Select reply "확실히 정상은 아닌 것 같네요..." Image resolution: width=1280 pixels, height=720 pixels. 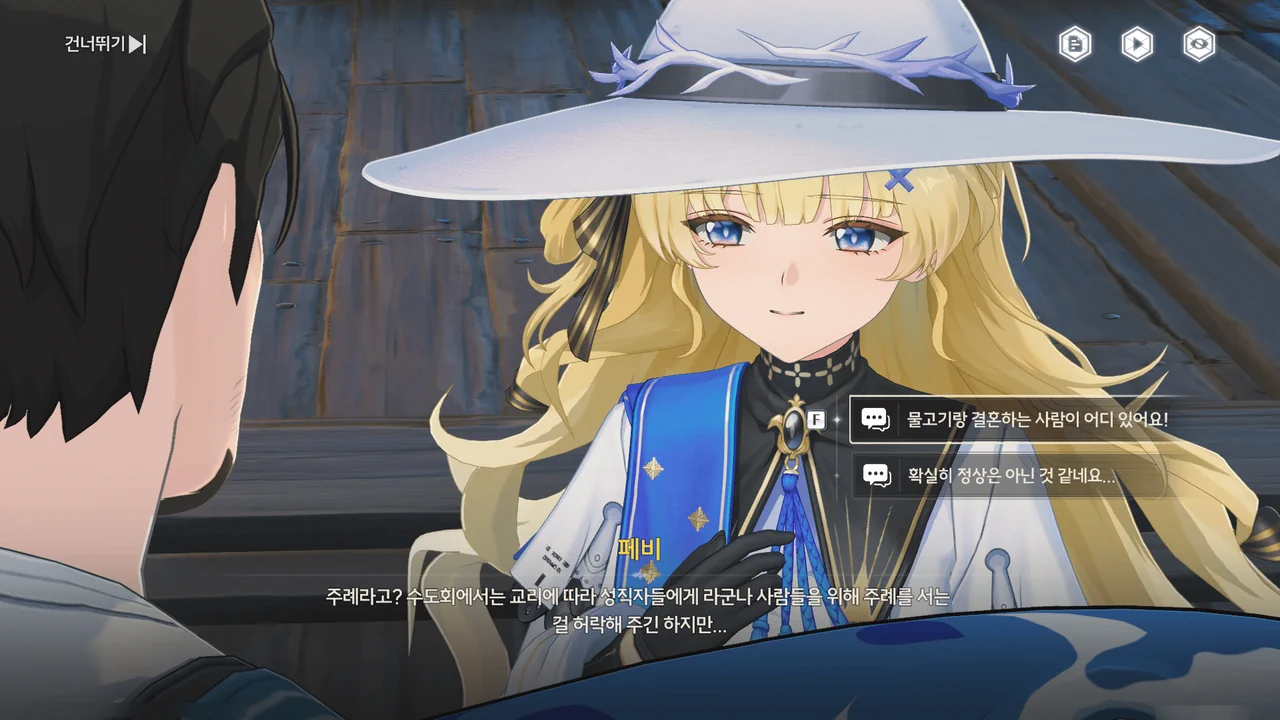(x=1010, y=476)
